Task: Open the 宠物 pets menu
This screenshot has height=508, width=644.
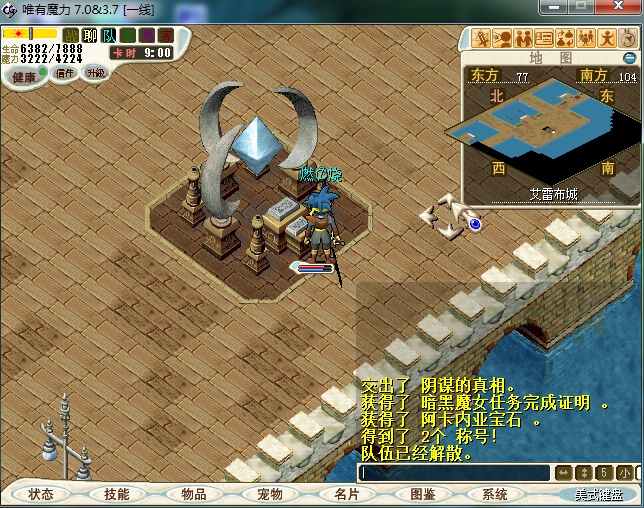Action: pyautogui.click(x=269, y=494)
